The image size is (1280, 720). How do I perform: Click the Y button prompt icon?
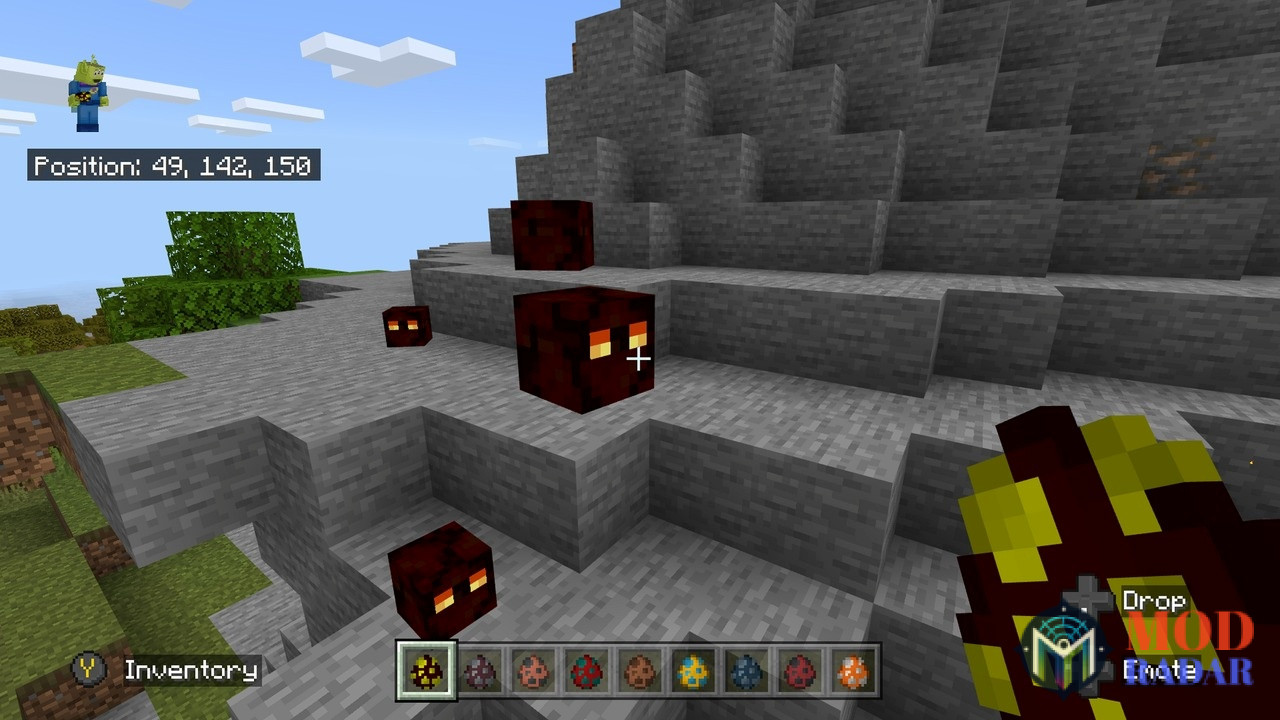tap(89, 671)
